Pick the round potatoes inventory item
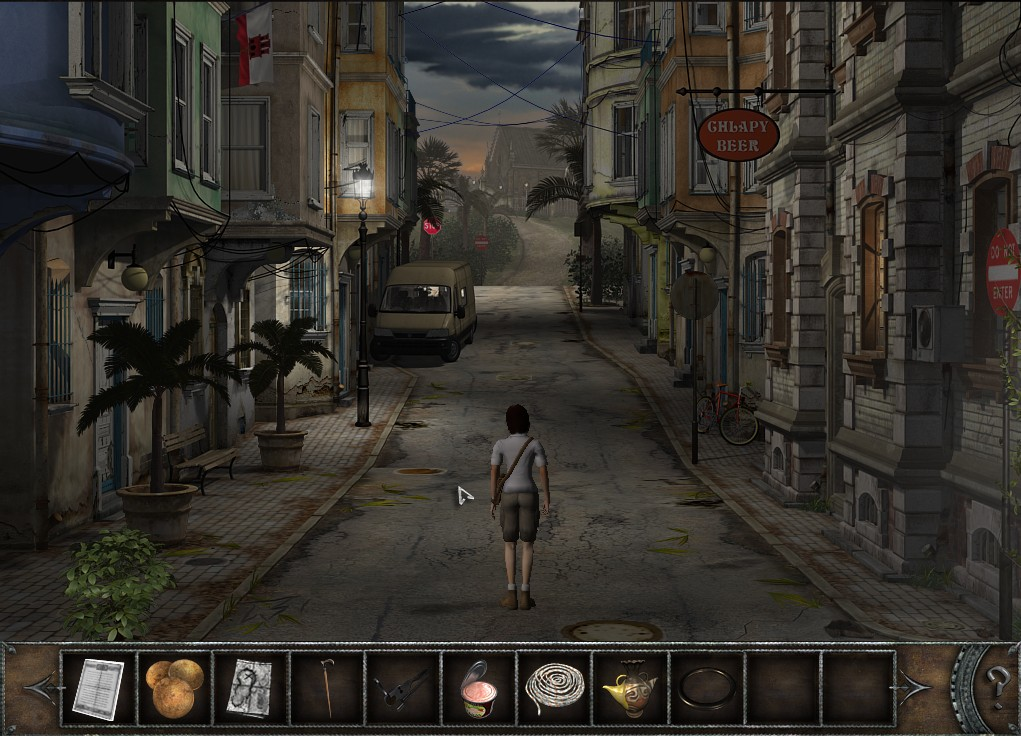The width and height of the screenshot is (1021, 736). coord(174,687)
